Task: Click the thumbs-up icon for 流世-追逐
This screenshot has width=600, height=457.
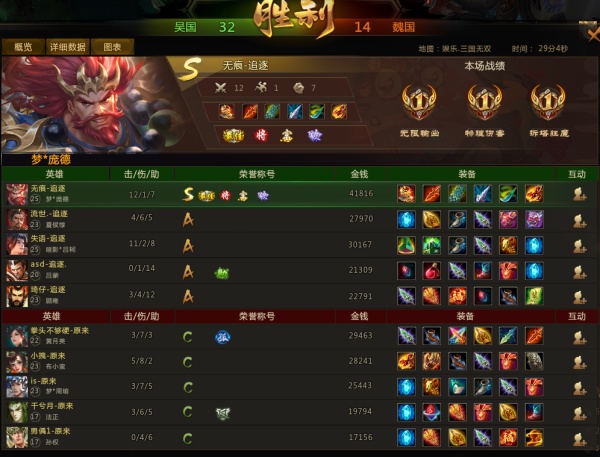Action: click(x=578, y=219)
